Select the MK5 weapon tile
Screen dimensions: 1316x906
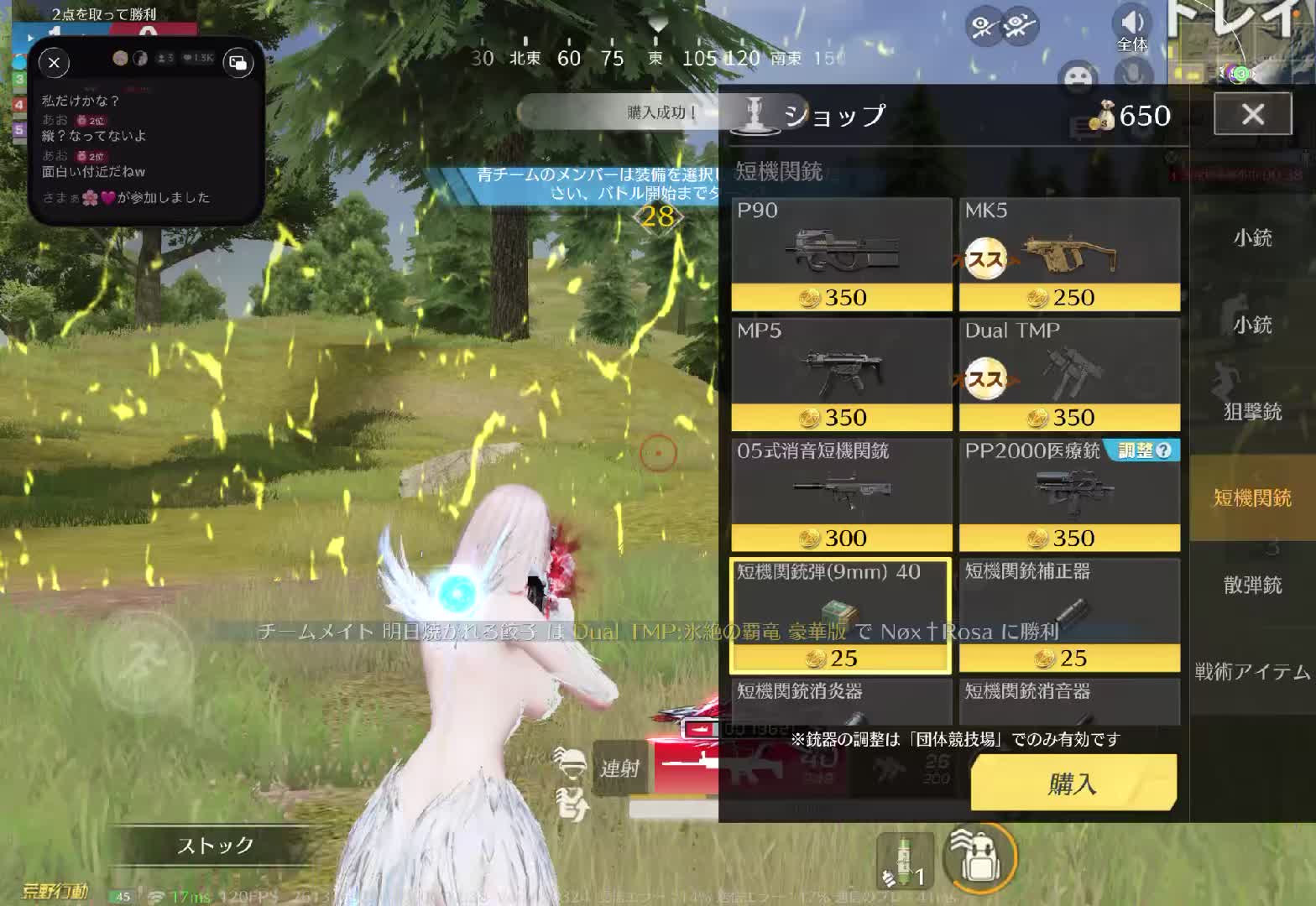point(1069,254)
